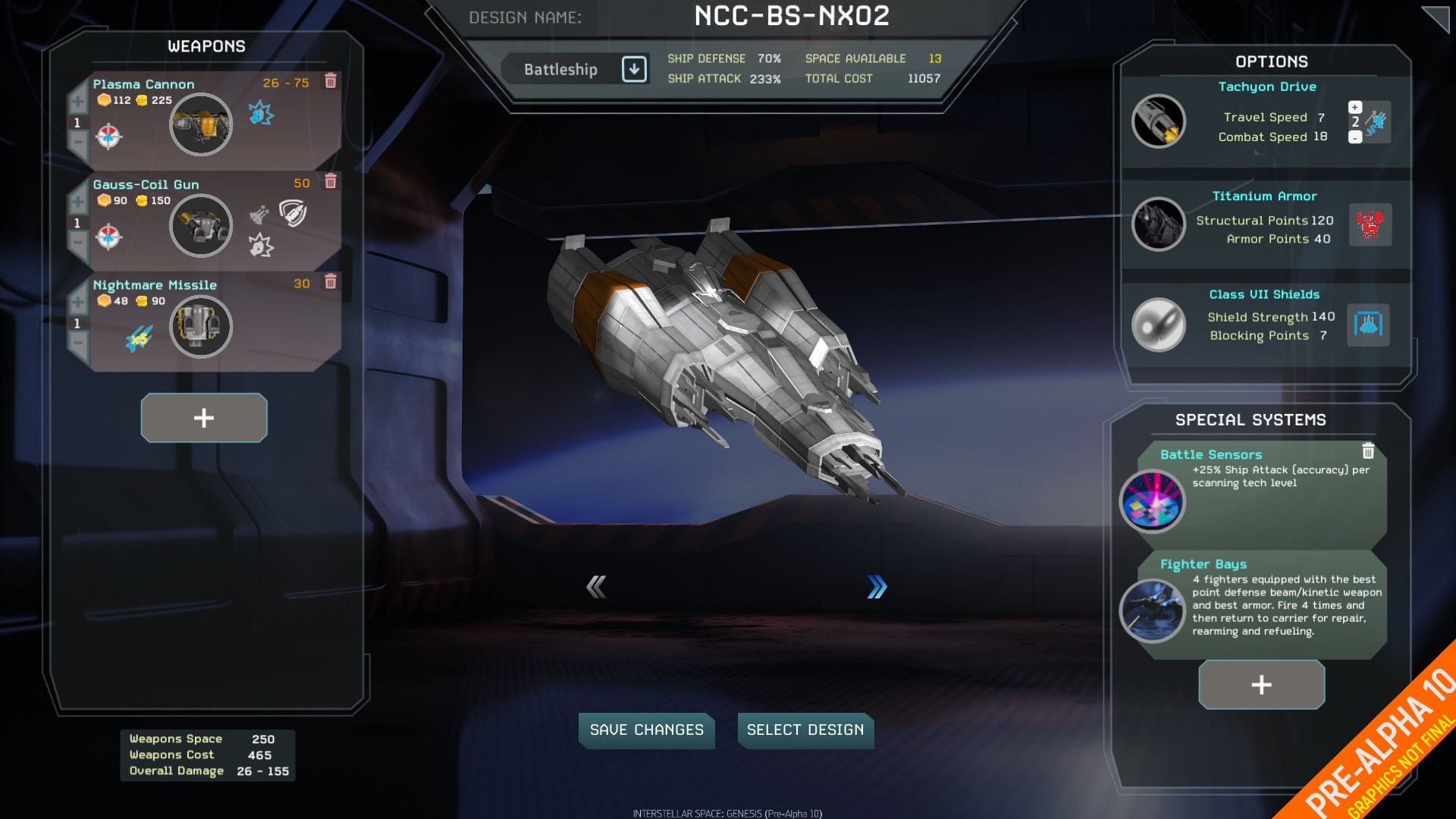The height and width of the screenshot is (819, 1456).
Task: Trash the Nightmare Missile weapon
Action: click(x=331, y=282)
